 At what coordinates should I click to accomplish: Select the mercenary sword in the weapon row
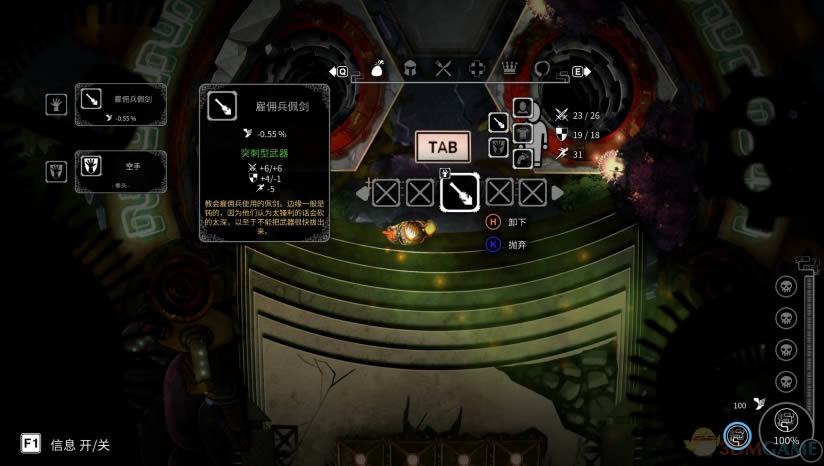click(458, 193)
